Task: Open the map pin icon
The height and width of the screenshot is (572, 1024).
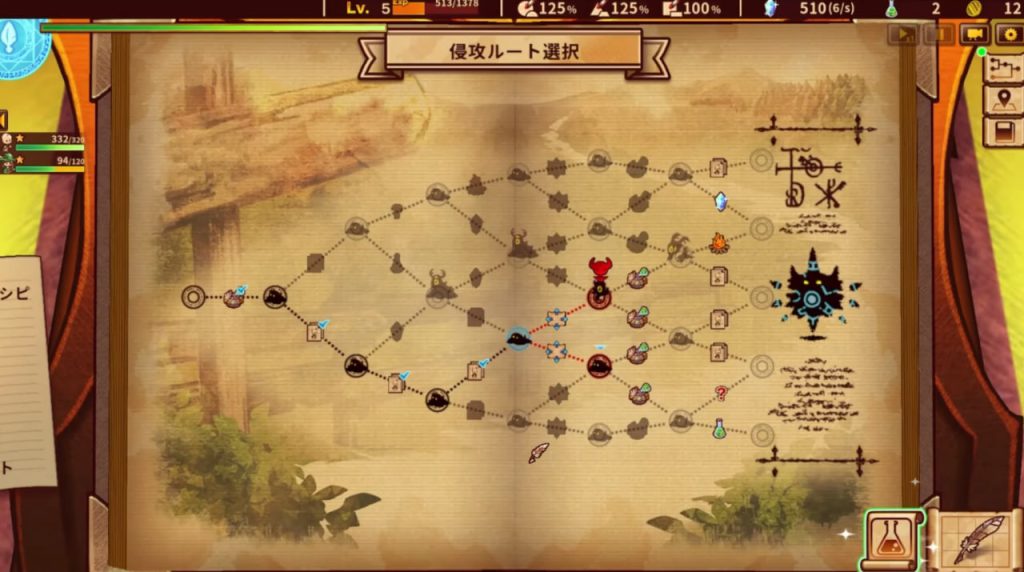Action: tap(1003, 99)
